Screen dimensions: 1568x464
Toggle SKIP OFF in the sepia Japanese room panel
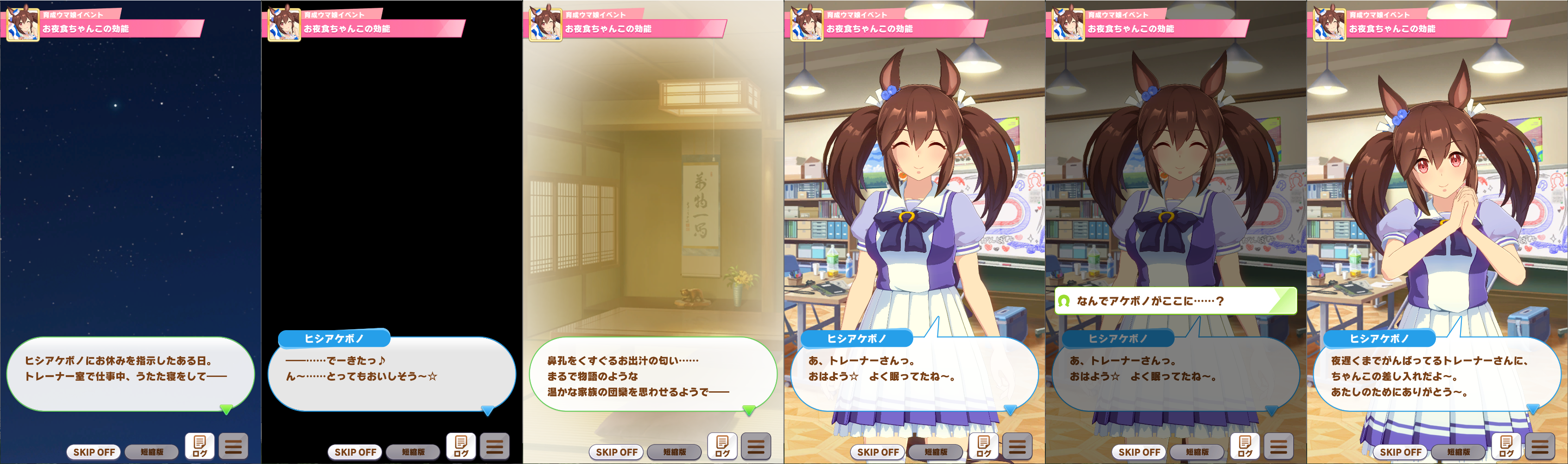[x=616, y=452]
